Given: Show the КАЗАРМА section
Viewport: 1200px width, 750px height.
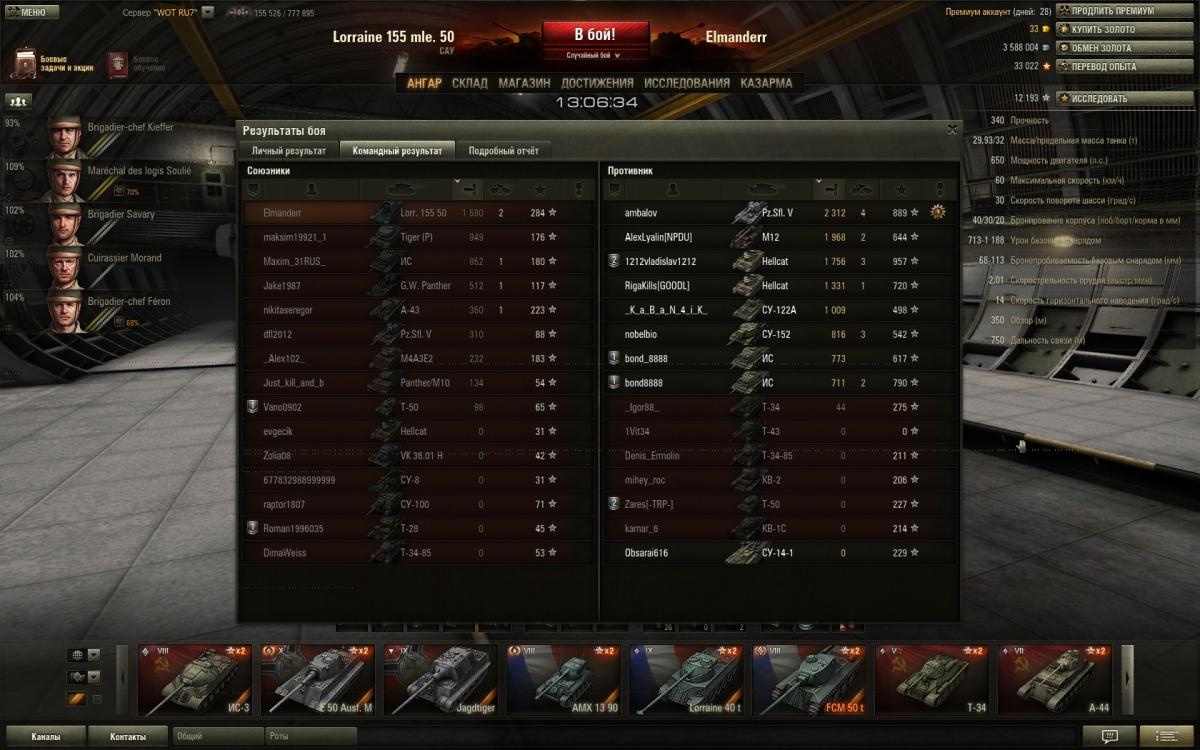Looking at the screenshot, I should (x=767, y=83).
